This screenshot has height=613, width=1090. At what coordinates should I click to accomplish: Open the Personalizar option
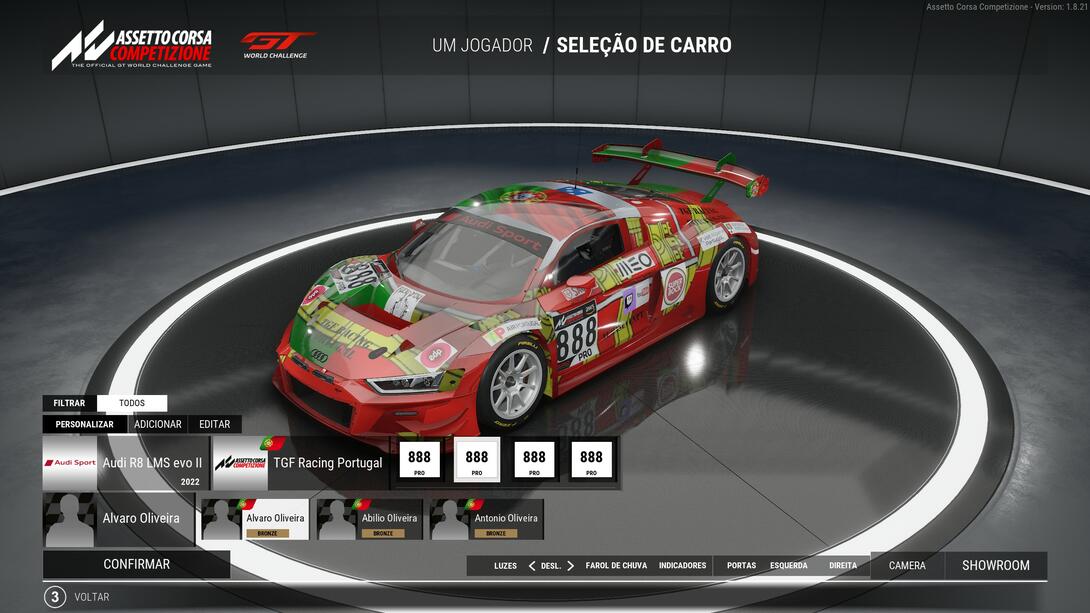point(85,424)
